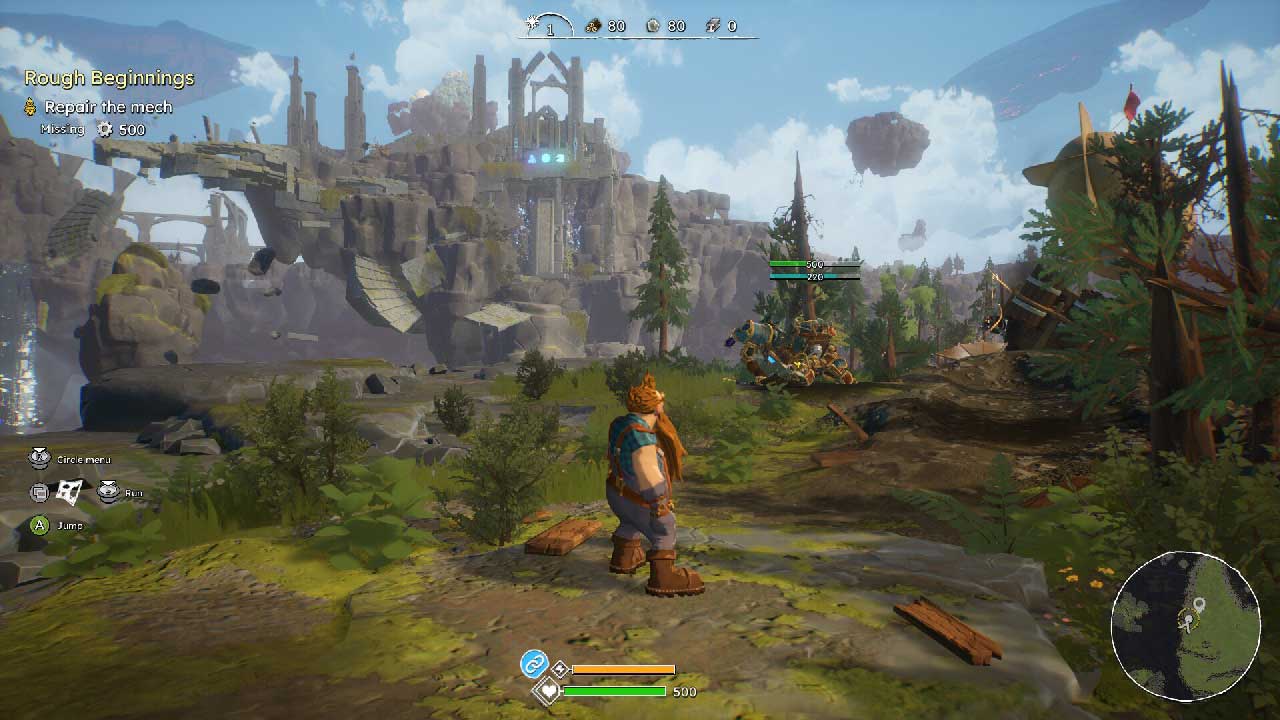Open the Rough Beginnings quest tracker
The height and width of the screenshot is (720, 1280).
(109, 78)
